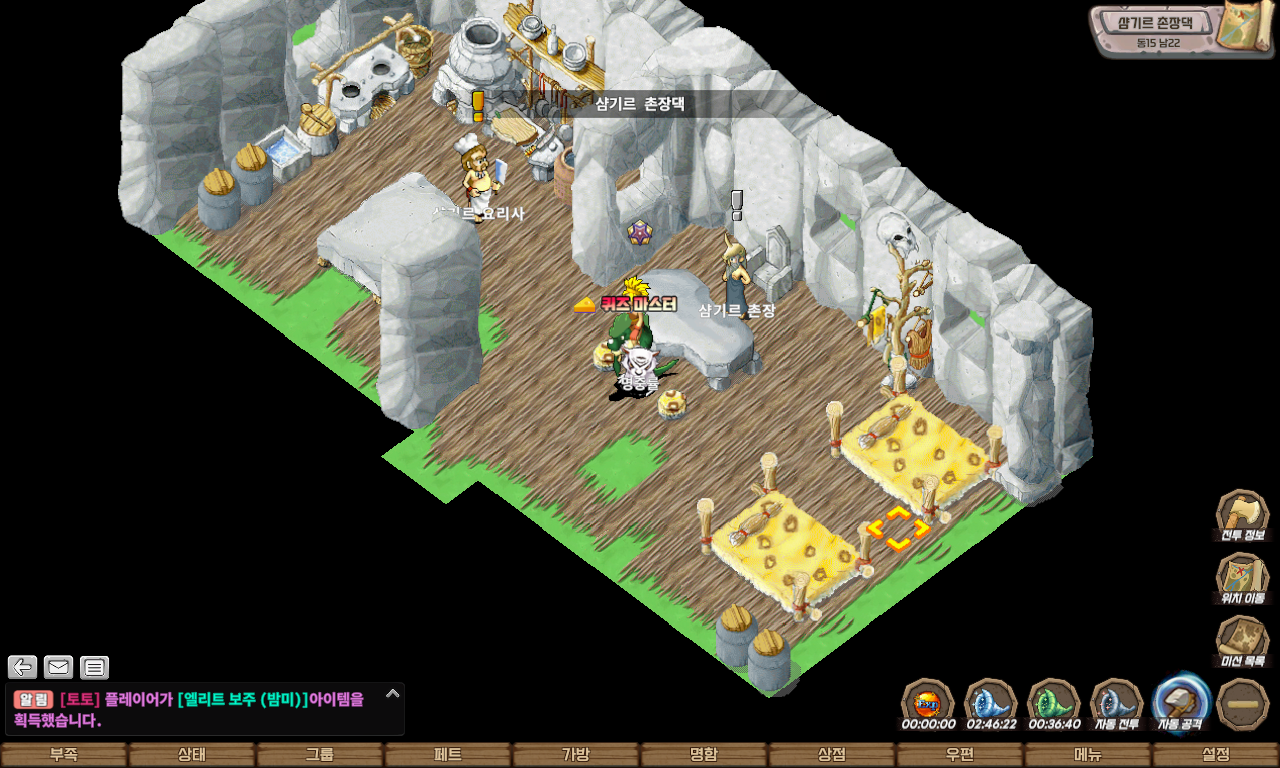
Task: Open the 우편 (mail) menu
Action: click(x=960, y=755)
